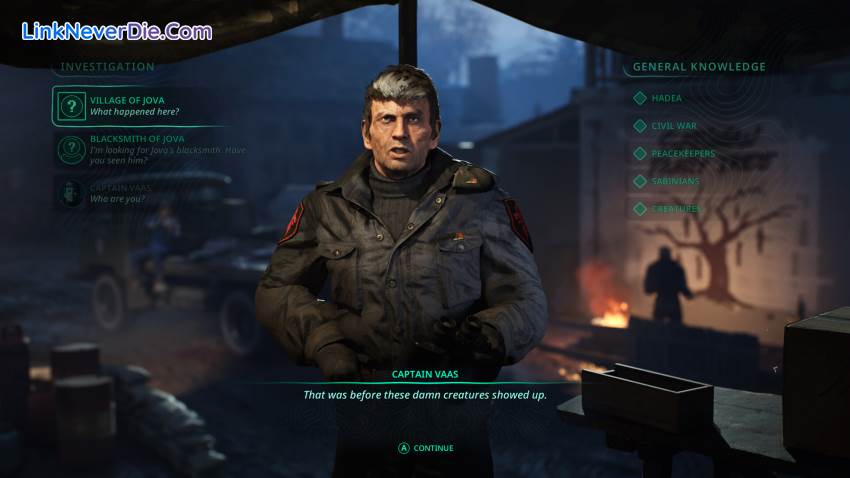Ask about Creatures
This screenshot has height=478, width=850.
676,209
